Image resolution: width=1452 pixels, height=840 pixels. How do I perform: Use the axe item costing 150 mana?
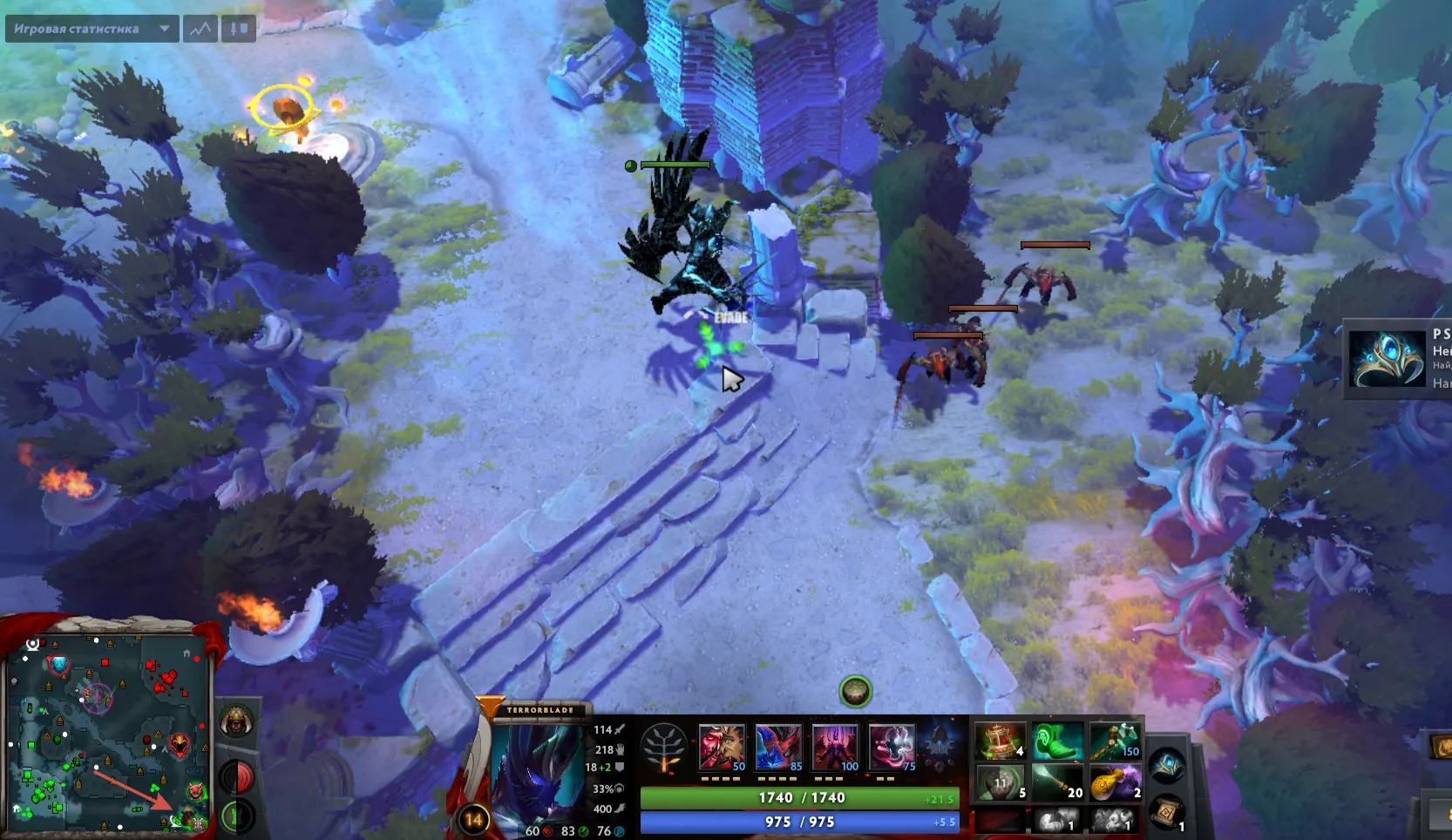(1115, 741)
